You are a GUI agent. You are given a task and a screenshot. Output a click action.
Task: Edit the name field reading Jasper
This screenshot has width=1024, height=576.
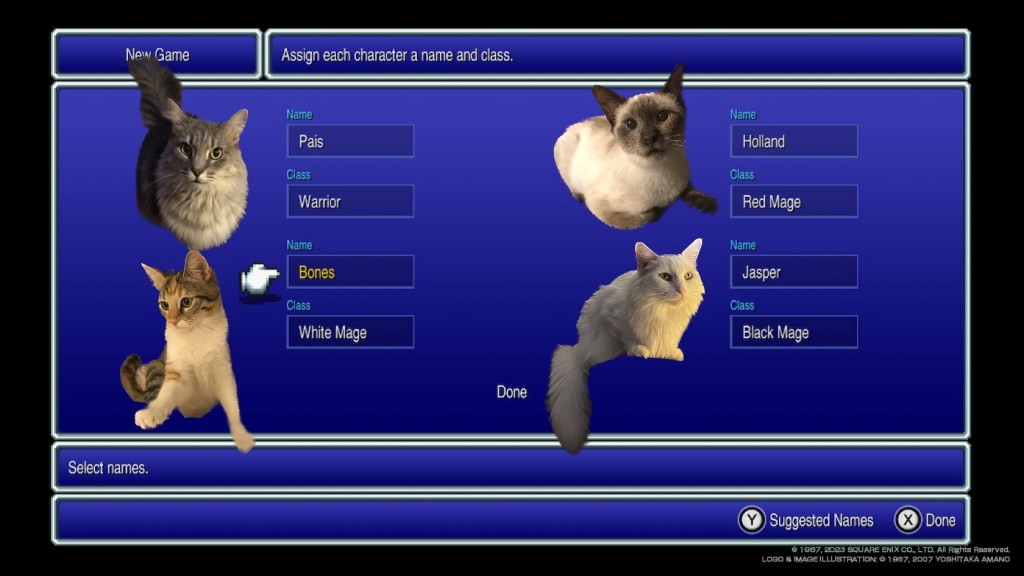pyautogui.click(x=793, y=272)
